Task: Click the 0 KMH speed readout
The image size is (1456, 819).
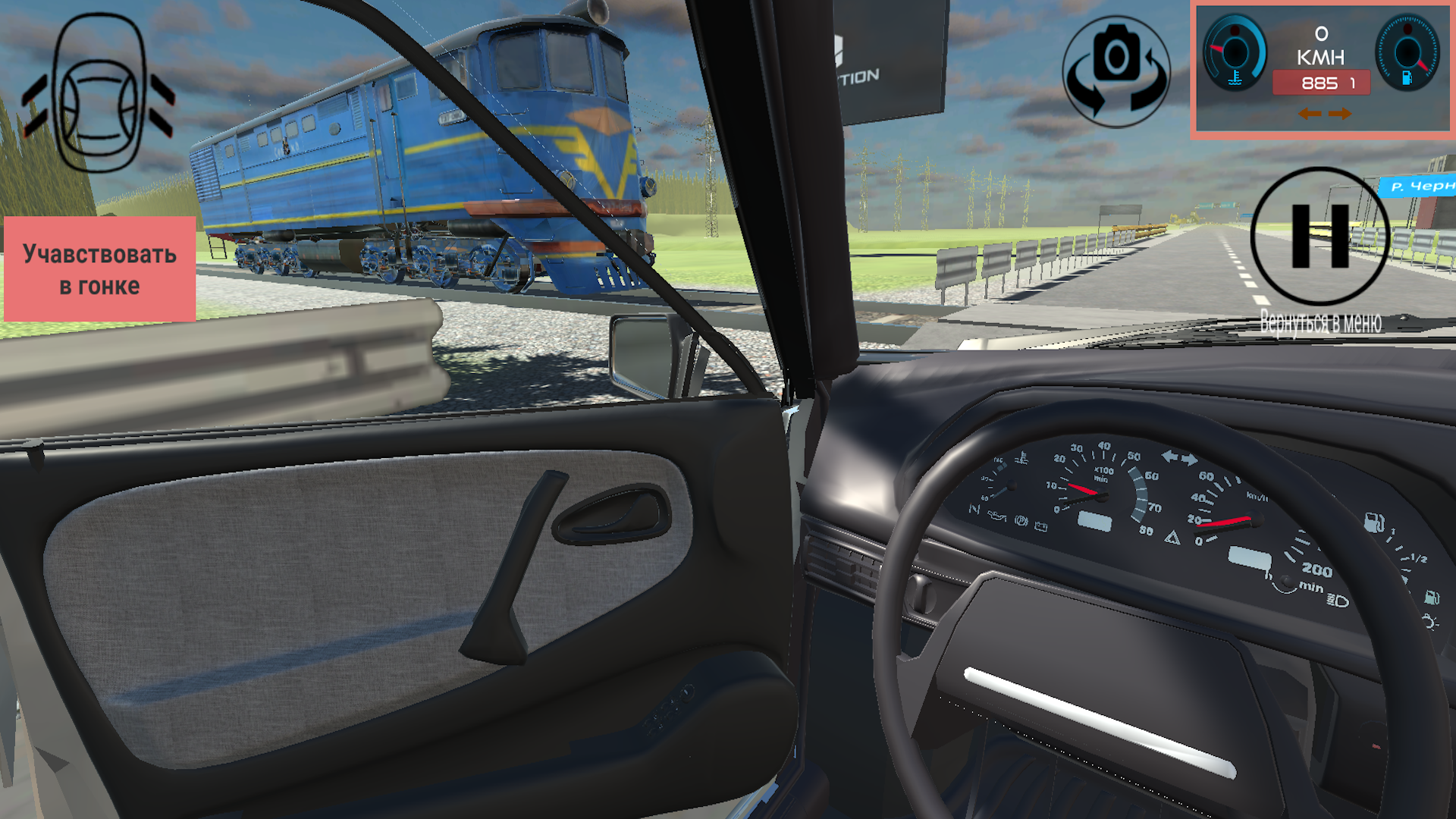Action: click(x=1321, y=45)
